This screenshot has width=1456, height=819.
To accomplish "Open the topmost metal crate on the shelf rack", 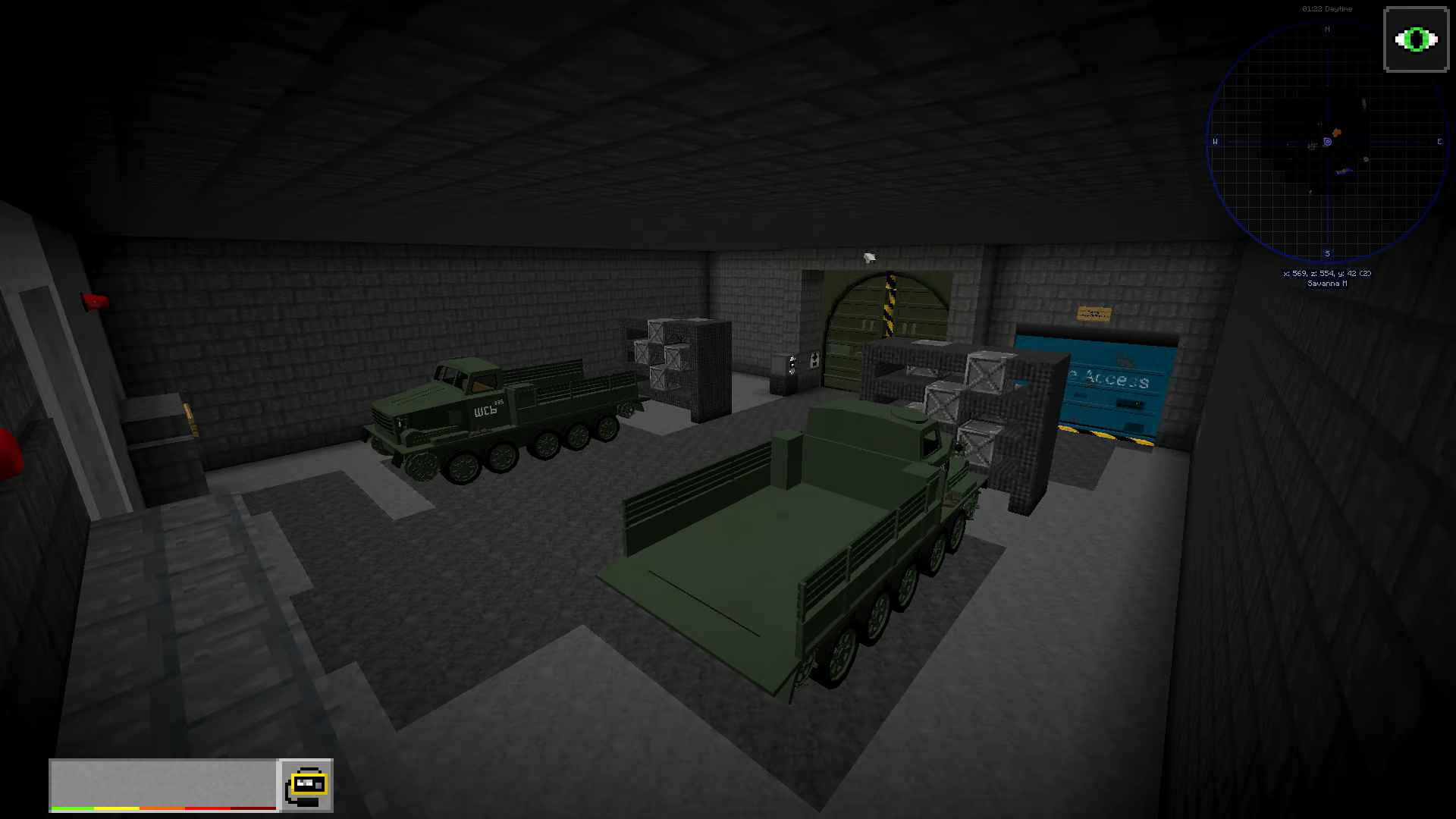I will click(986, 372).
